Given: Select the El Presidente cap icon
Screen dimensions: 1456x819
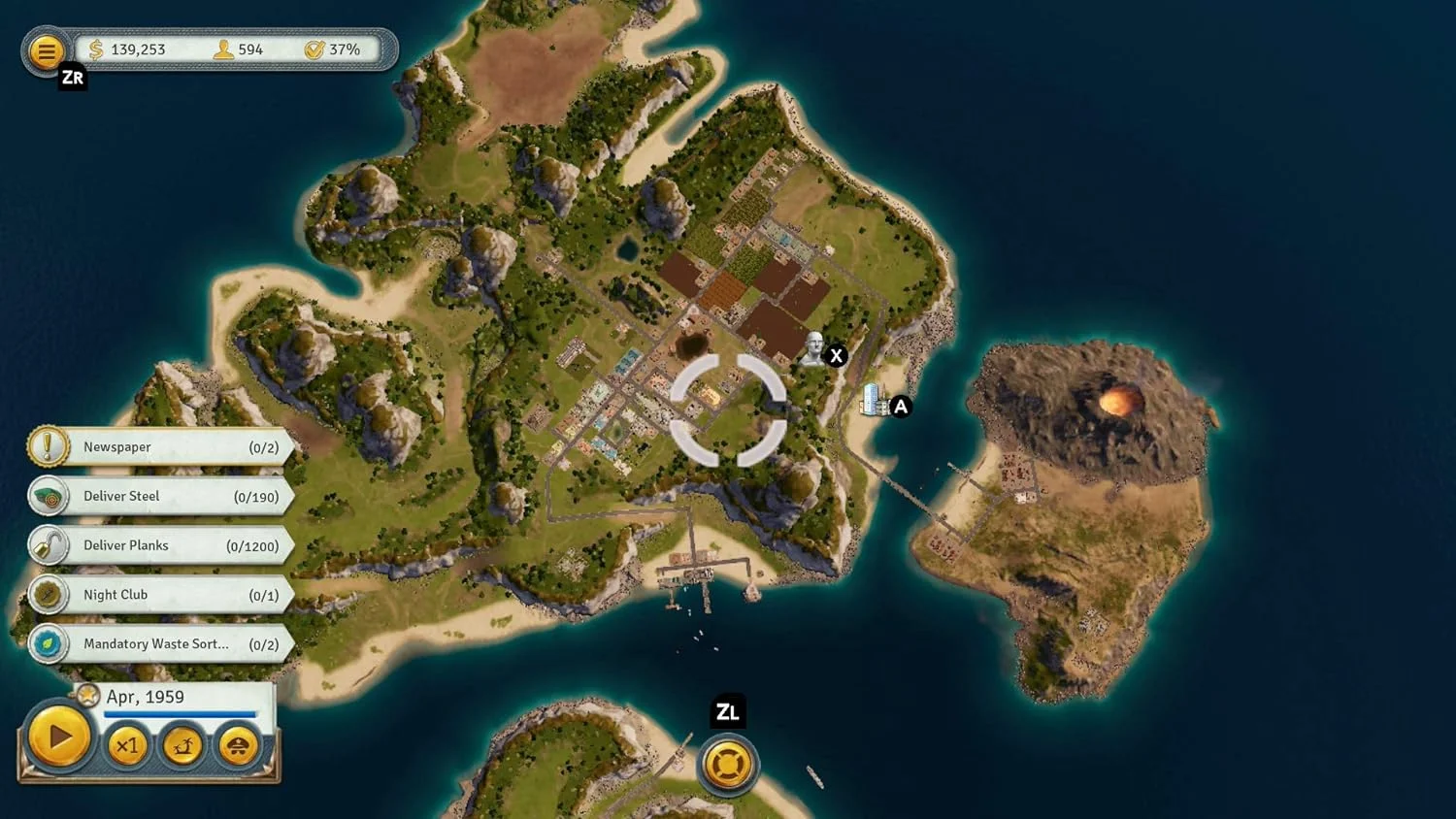Looking at the screenshot, I should pos(236,745).
